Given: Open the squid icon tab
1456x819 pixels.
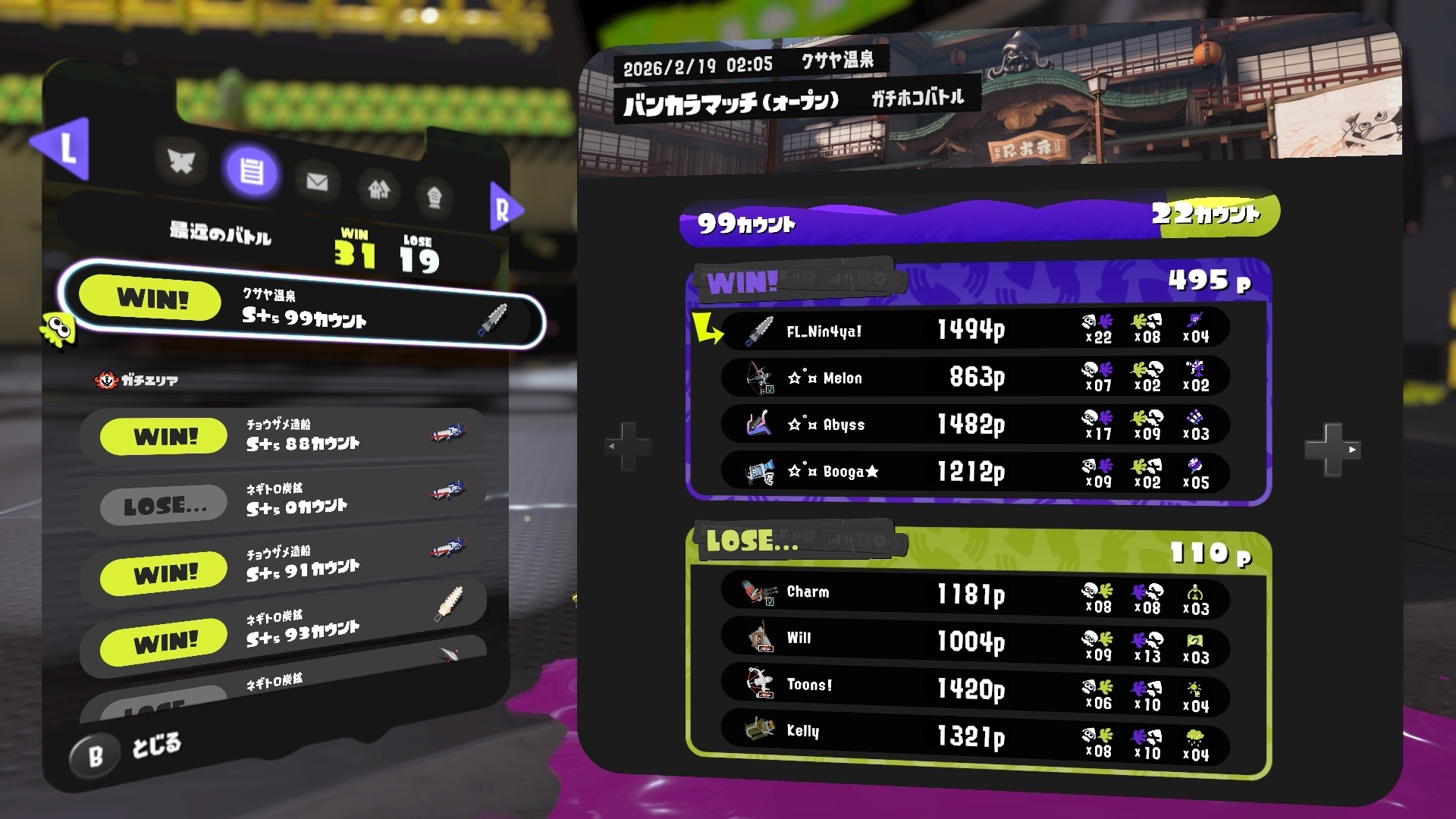Looking at the screenshot, I should (434, 196).
